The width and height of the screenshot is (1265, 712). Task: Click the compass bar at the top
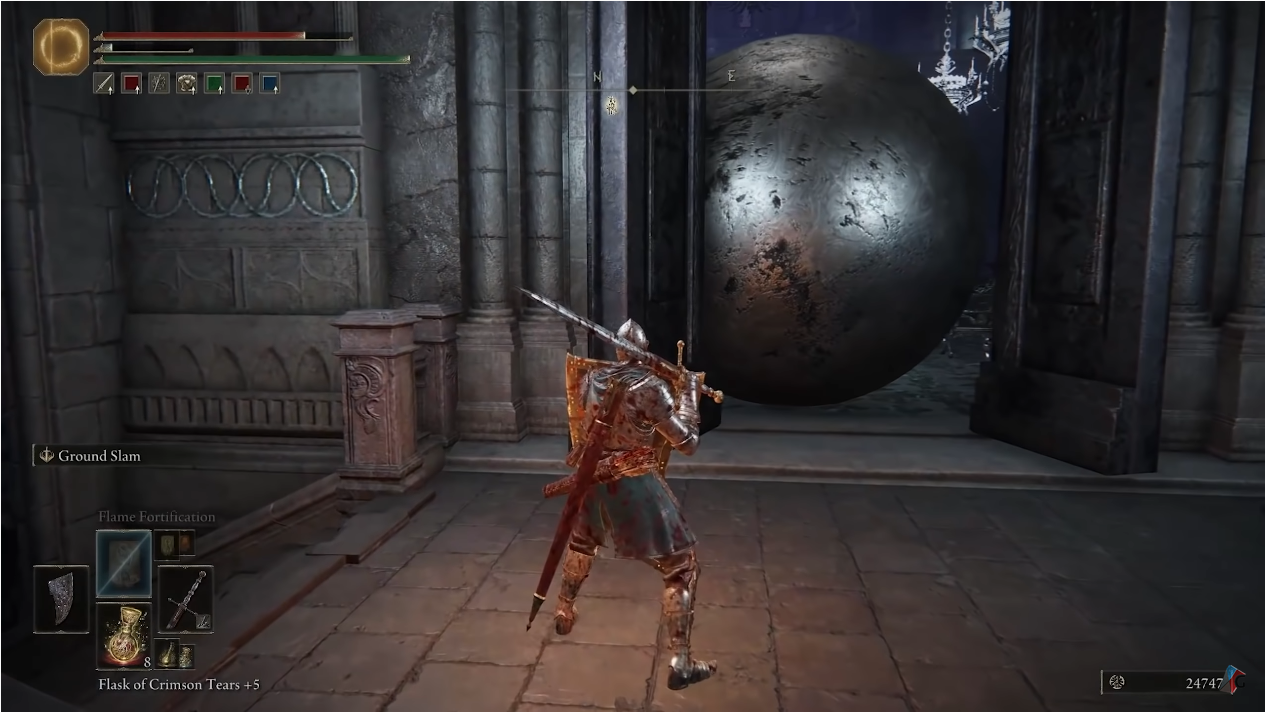632,90
